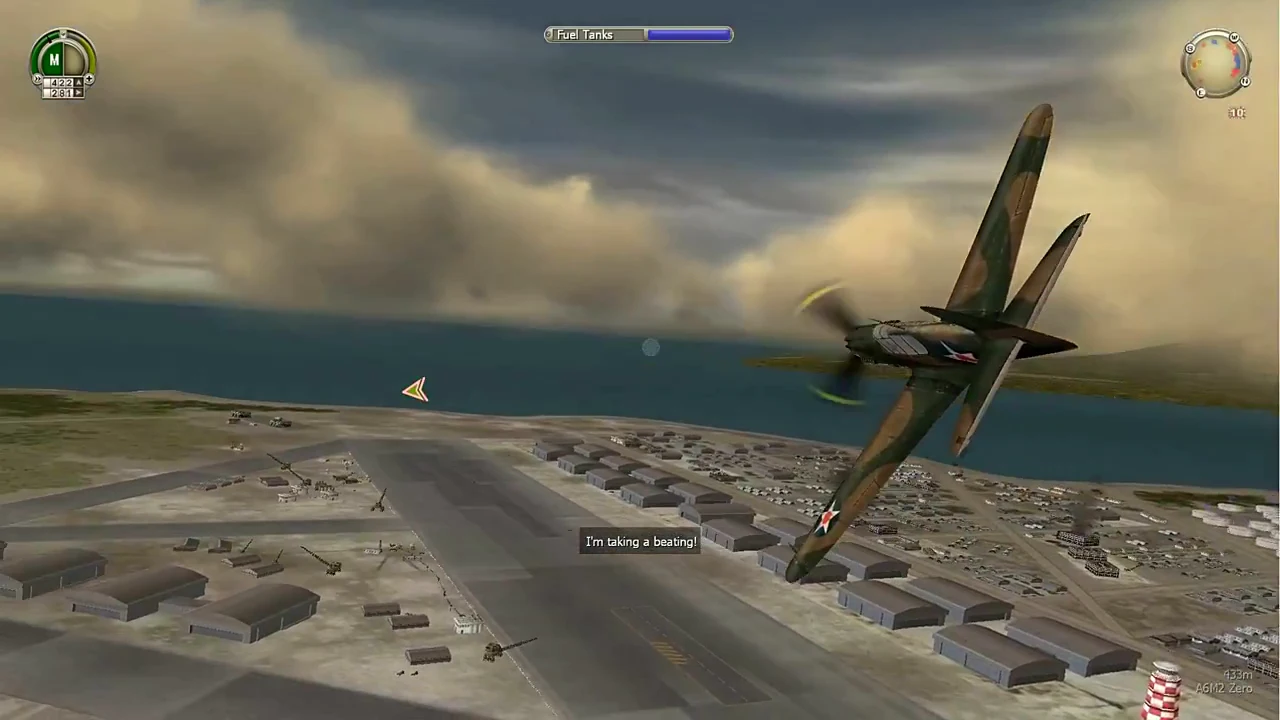Select the Fuel Tanks objective title
The image size is (1280, 720).
tap(585, 34)
